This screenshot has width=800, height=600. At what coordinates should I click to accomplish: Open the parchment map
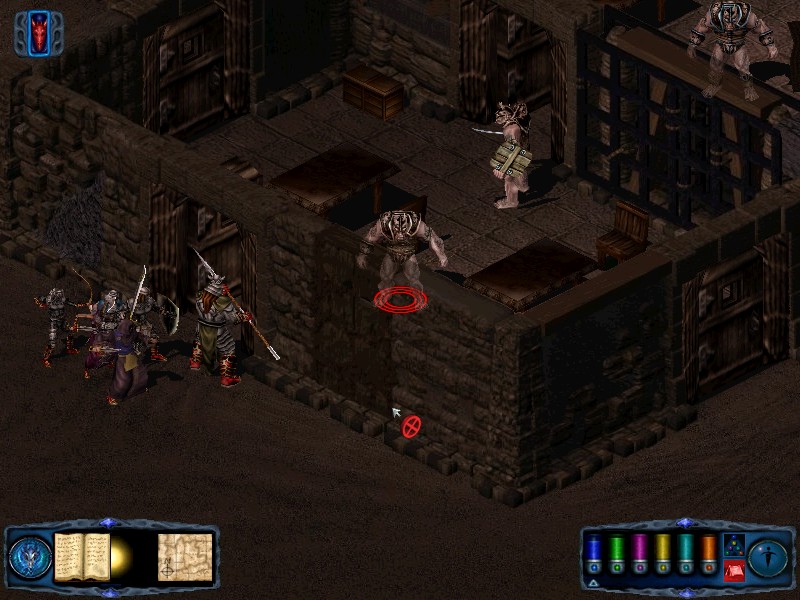tap(185, 556)
